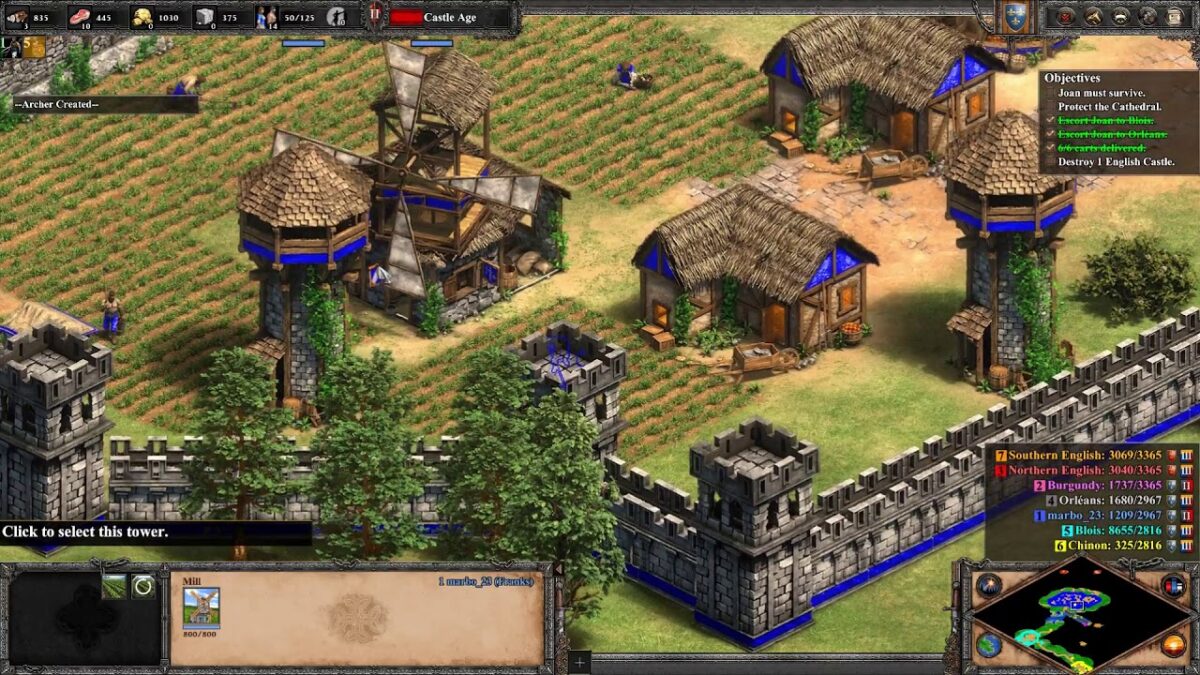Activate the minimap flare signal button

coord(989,586)
